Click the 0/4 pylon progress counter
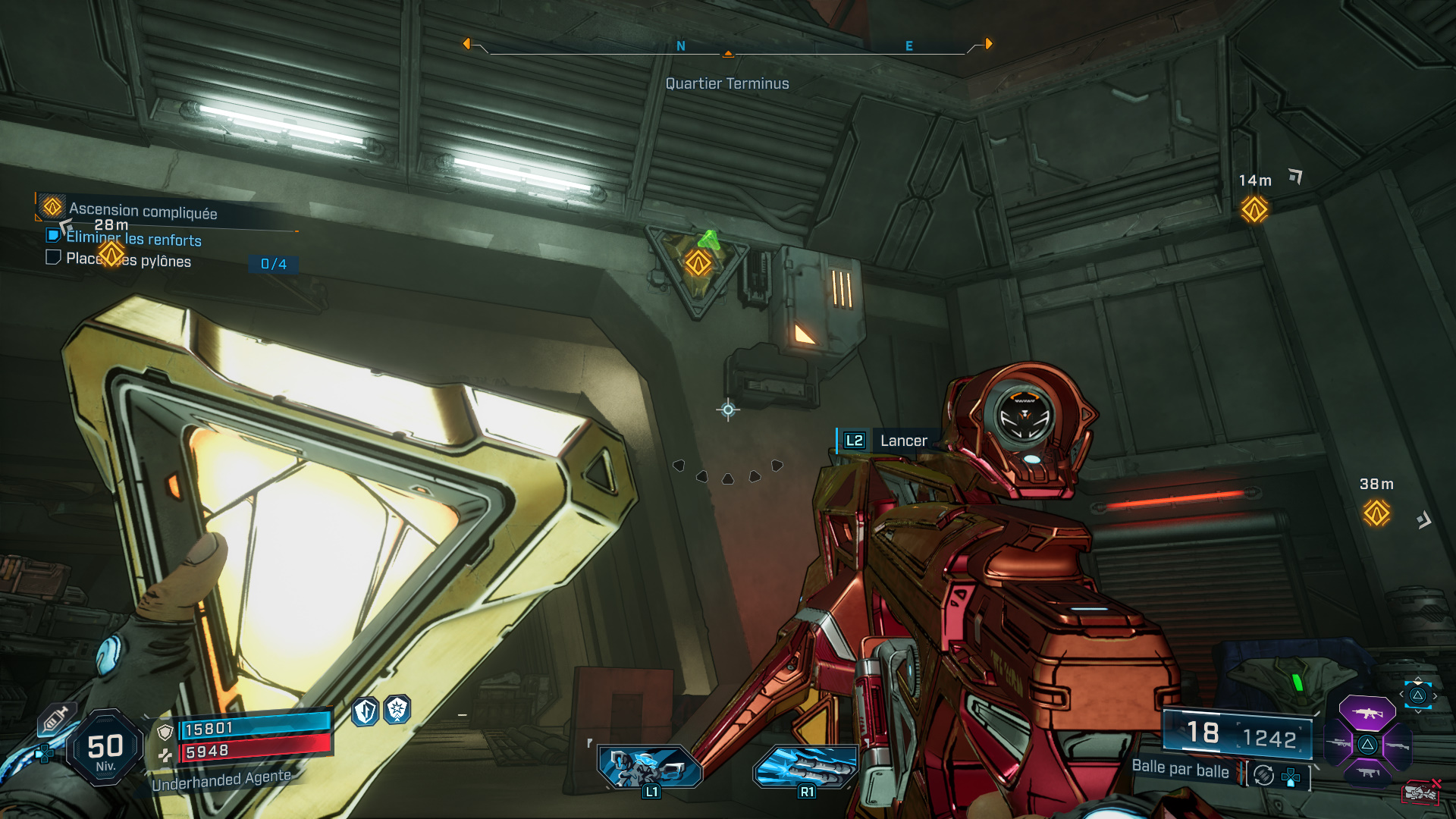 pos(274,265)
